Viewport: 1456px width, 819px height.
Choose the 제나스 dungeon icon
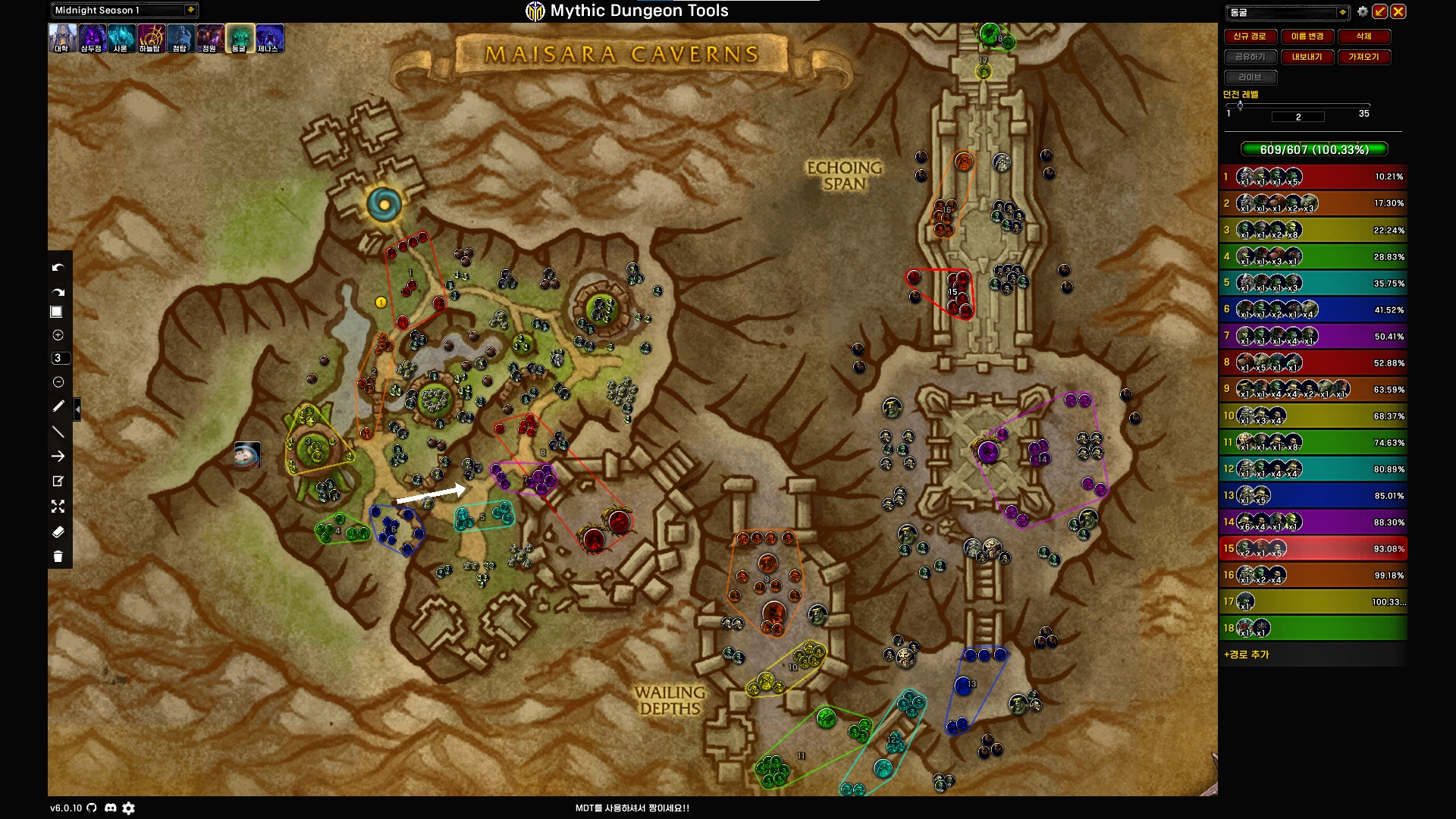[268, 38]
